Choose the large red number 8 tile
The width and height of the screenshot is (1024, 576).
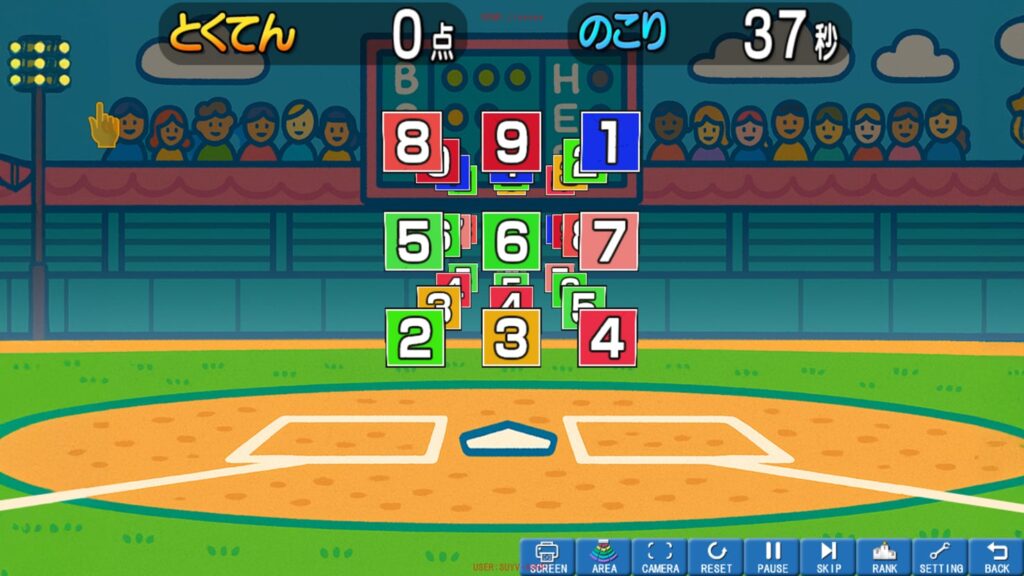click(x=412, y=141)
